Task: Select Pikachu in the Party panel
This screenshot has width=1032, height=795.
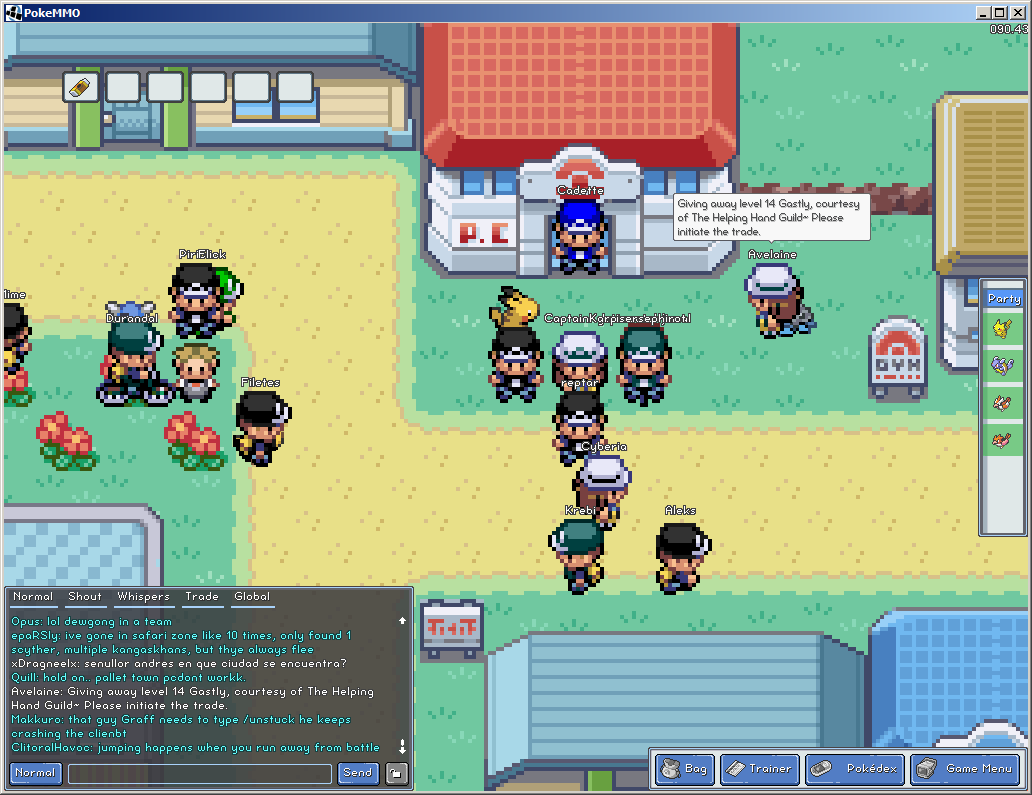Action: tap(1002, 327)
